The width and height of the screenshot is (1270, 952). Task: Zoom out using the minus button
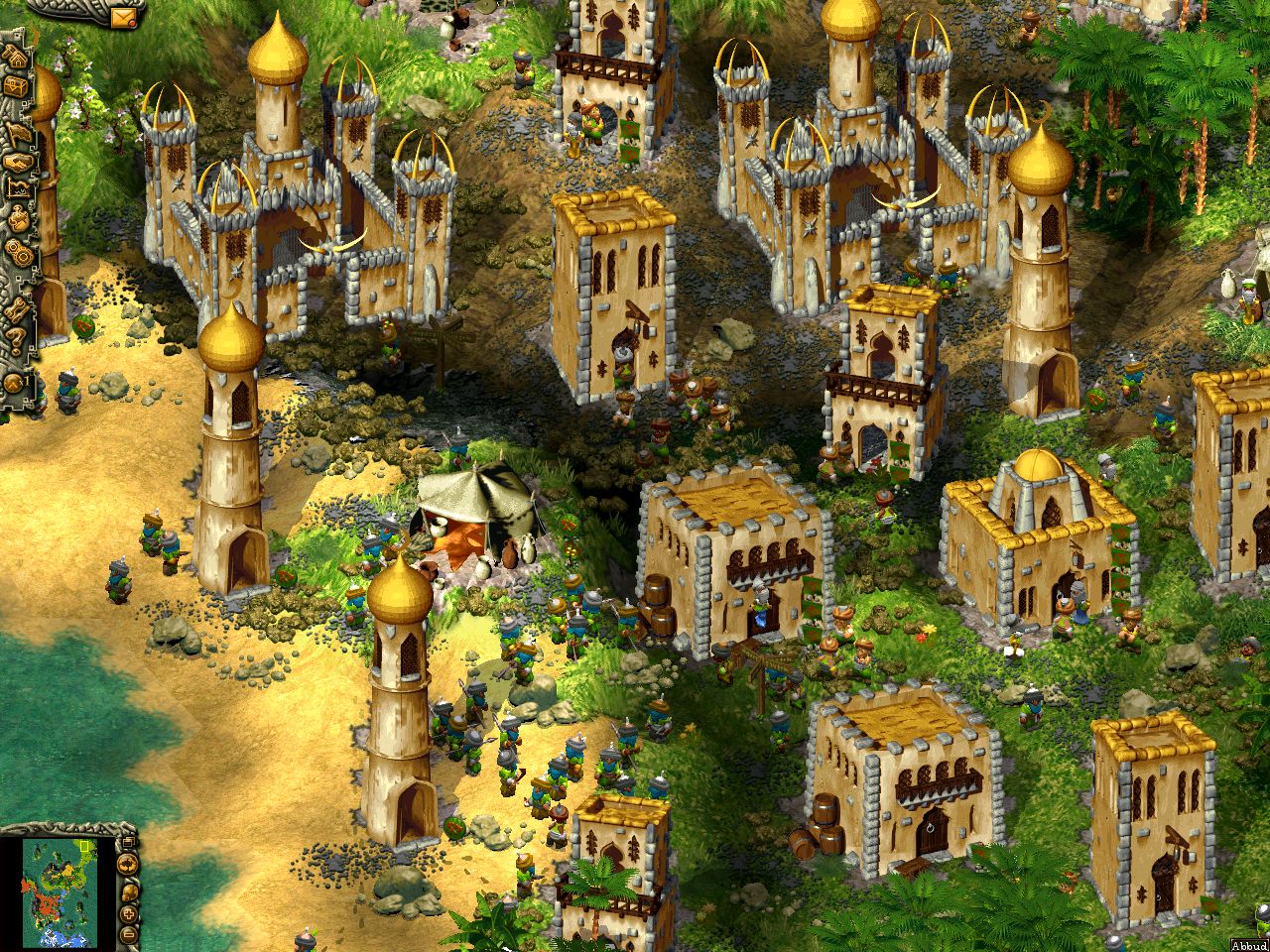(128, 935)
